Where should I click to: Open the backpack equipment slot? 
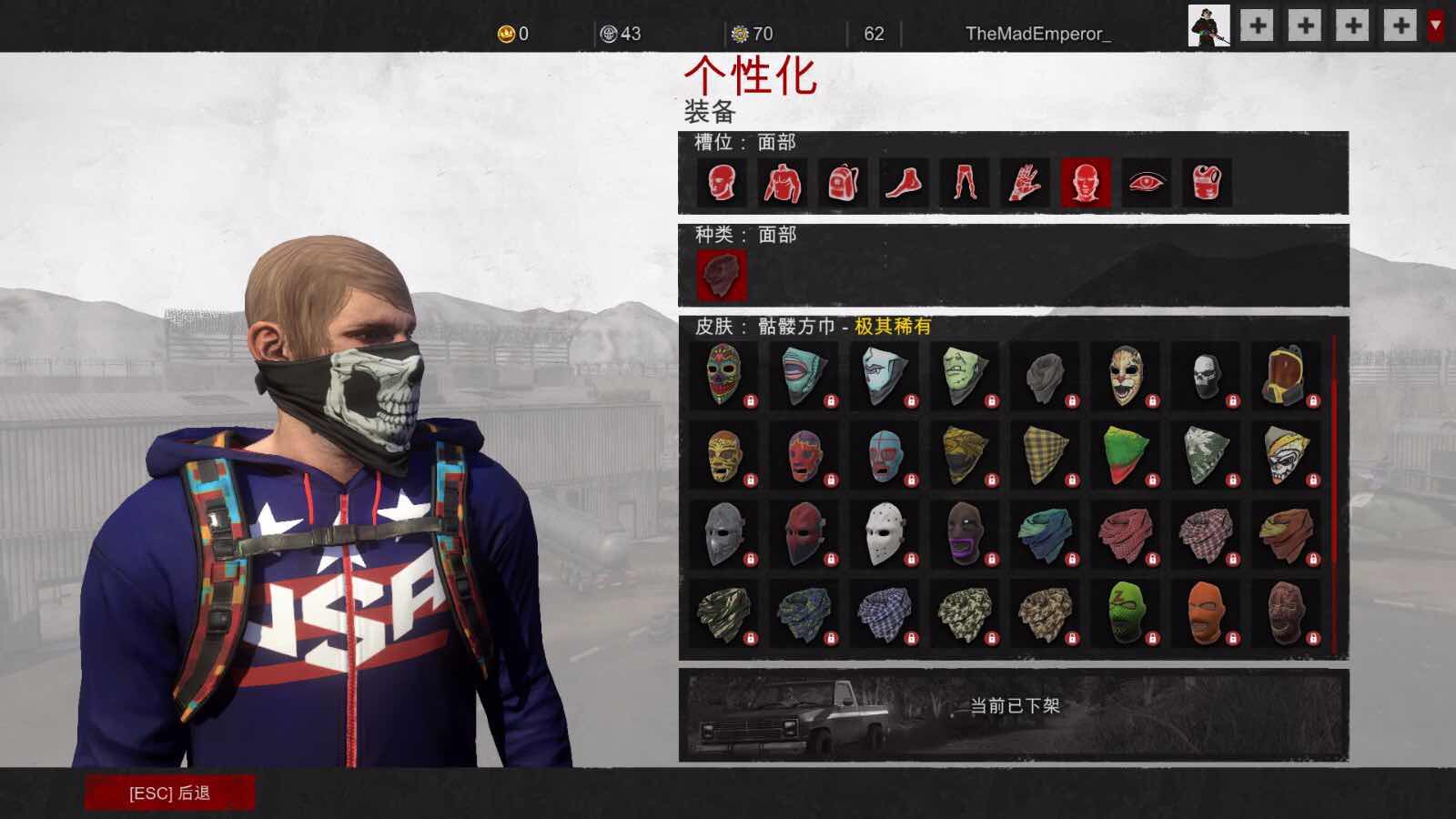pos(841,183)
